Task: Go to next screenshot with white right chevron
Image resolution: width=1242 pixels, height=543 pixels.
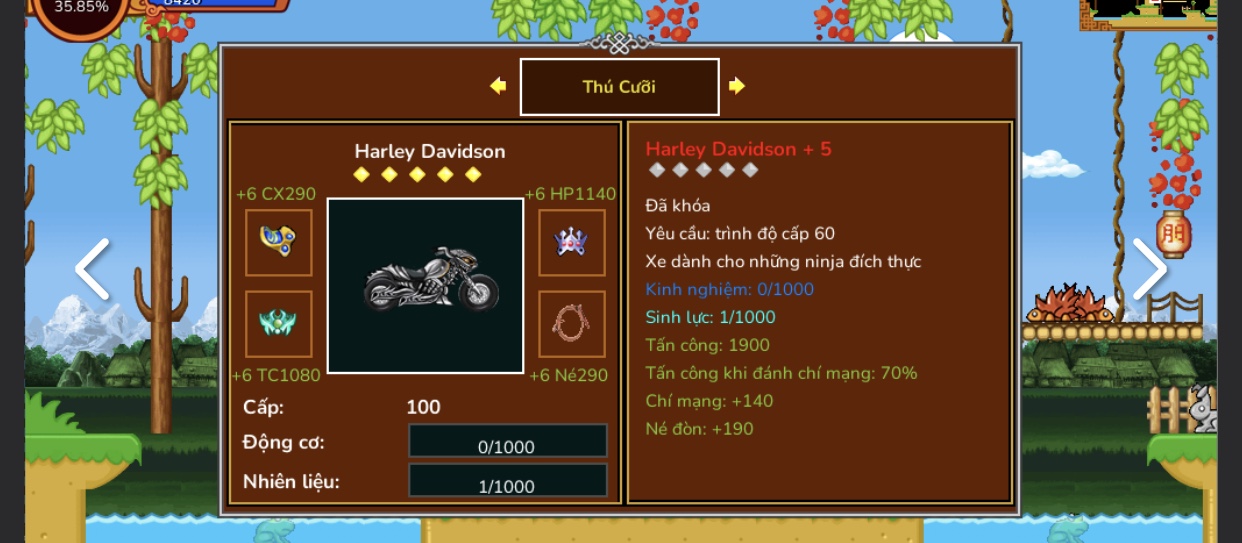Action: point(1149,269)
